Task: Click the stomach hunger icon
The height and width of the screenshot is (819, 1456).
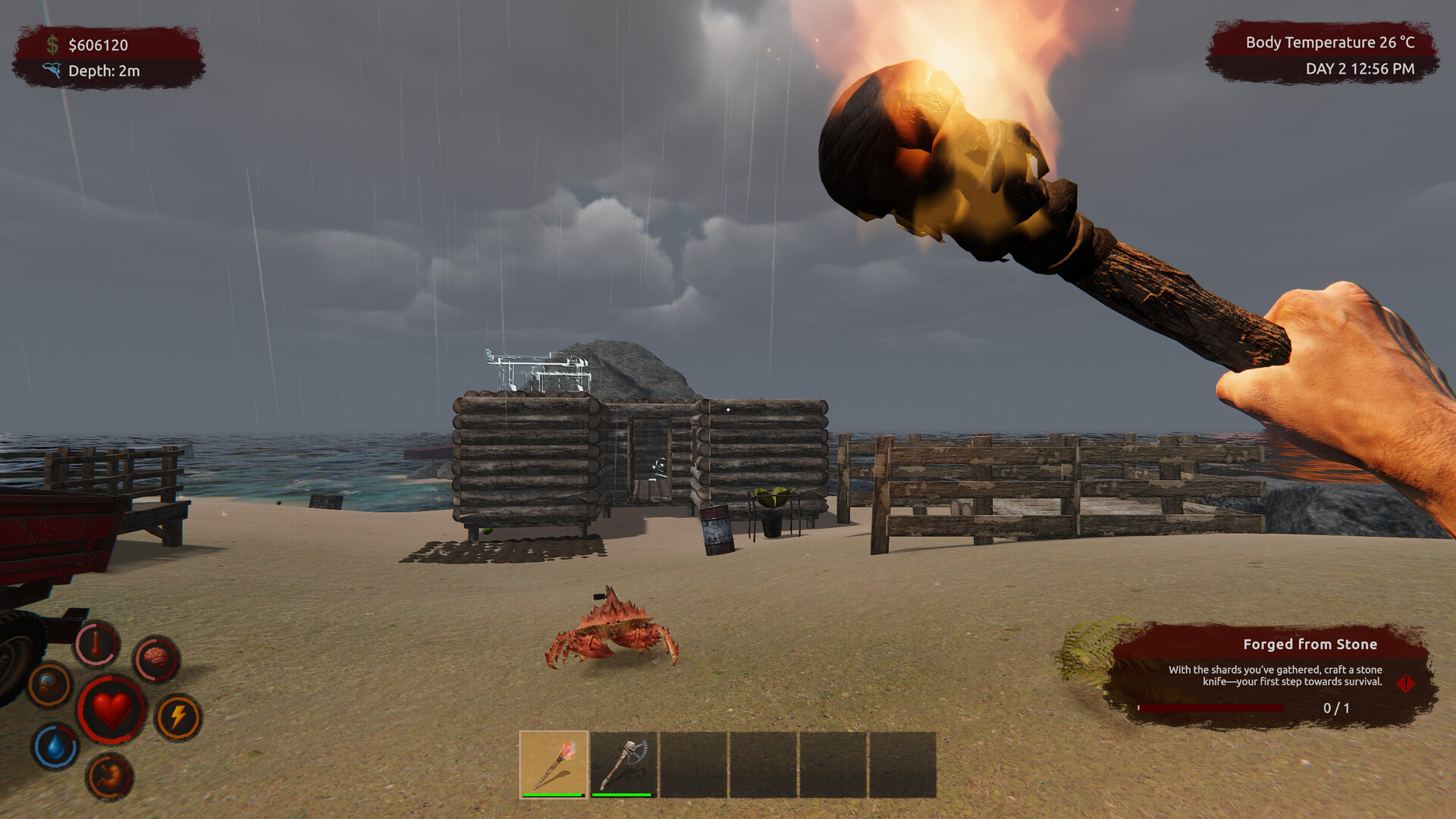Action: [109, 776]
